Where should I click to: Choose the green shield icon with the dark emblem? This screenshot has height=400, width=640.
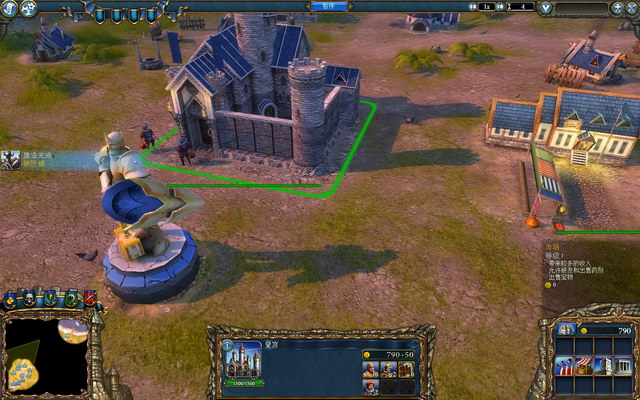(71, 297)
